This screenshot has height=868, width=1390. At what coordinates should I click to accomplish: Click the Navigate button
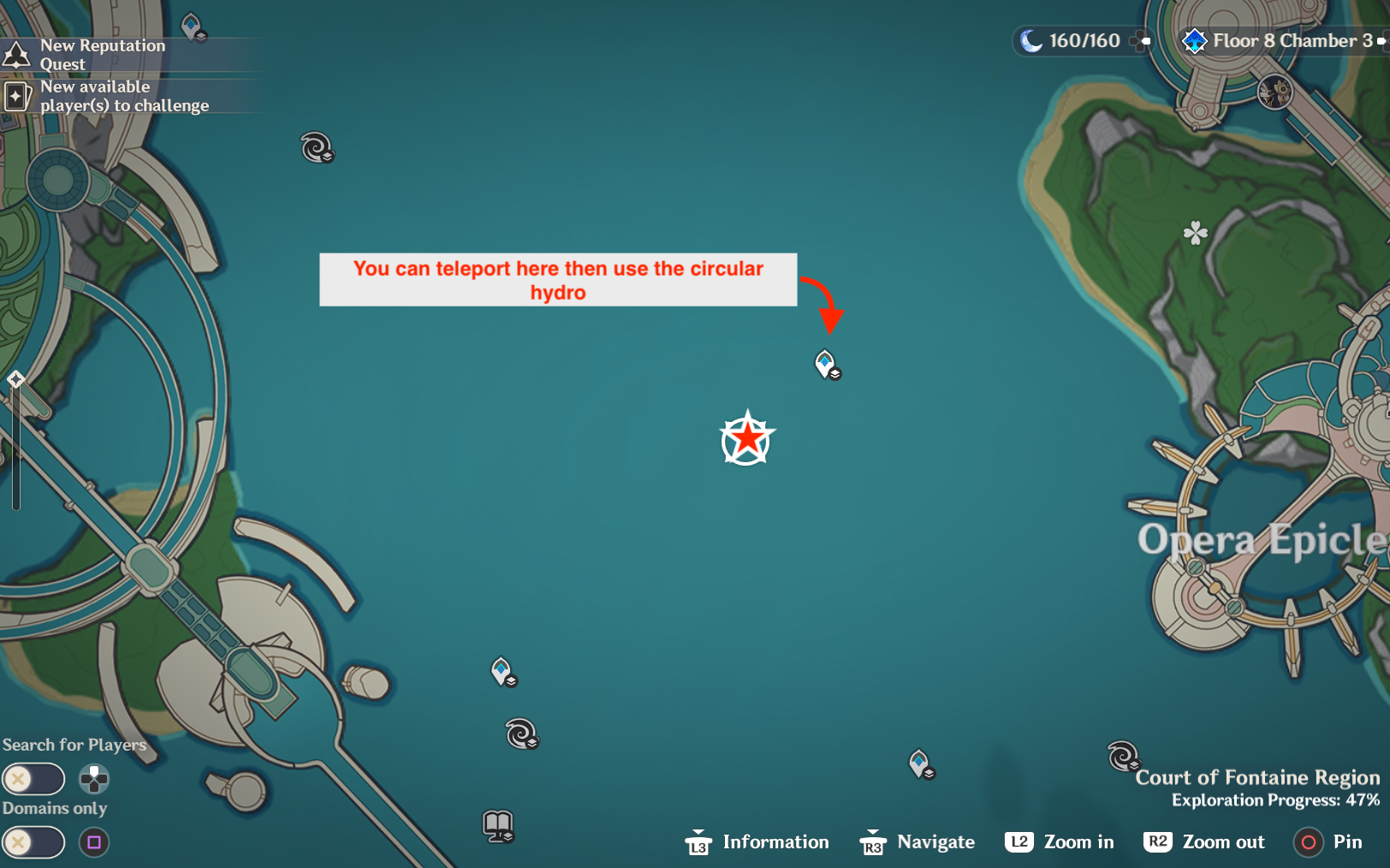tap(917, 841)
